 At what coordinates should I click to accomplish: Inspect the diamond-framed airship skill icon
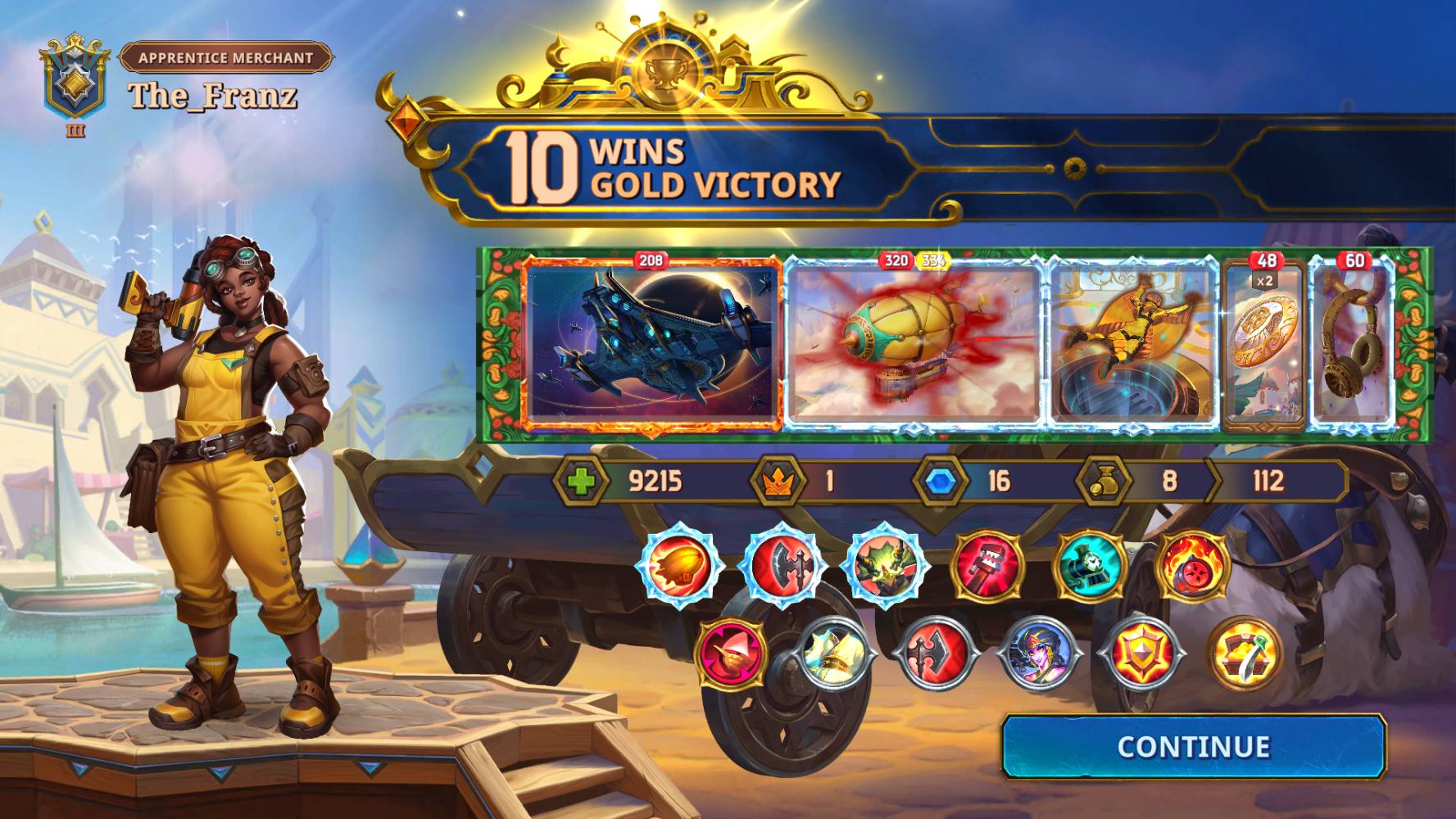click(679, 566)
